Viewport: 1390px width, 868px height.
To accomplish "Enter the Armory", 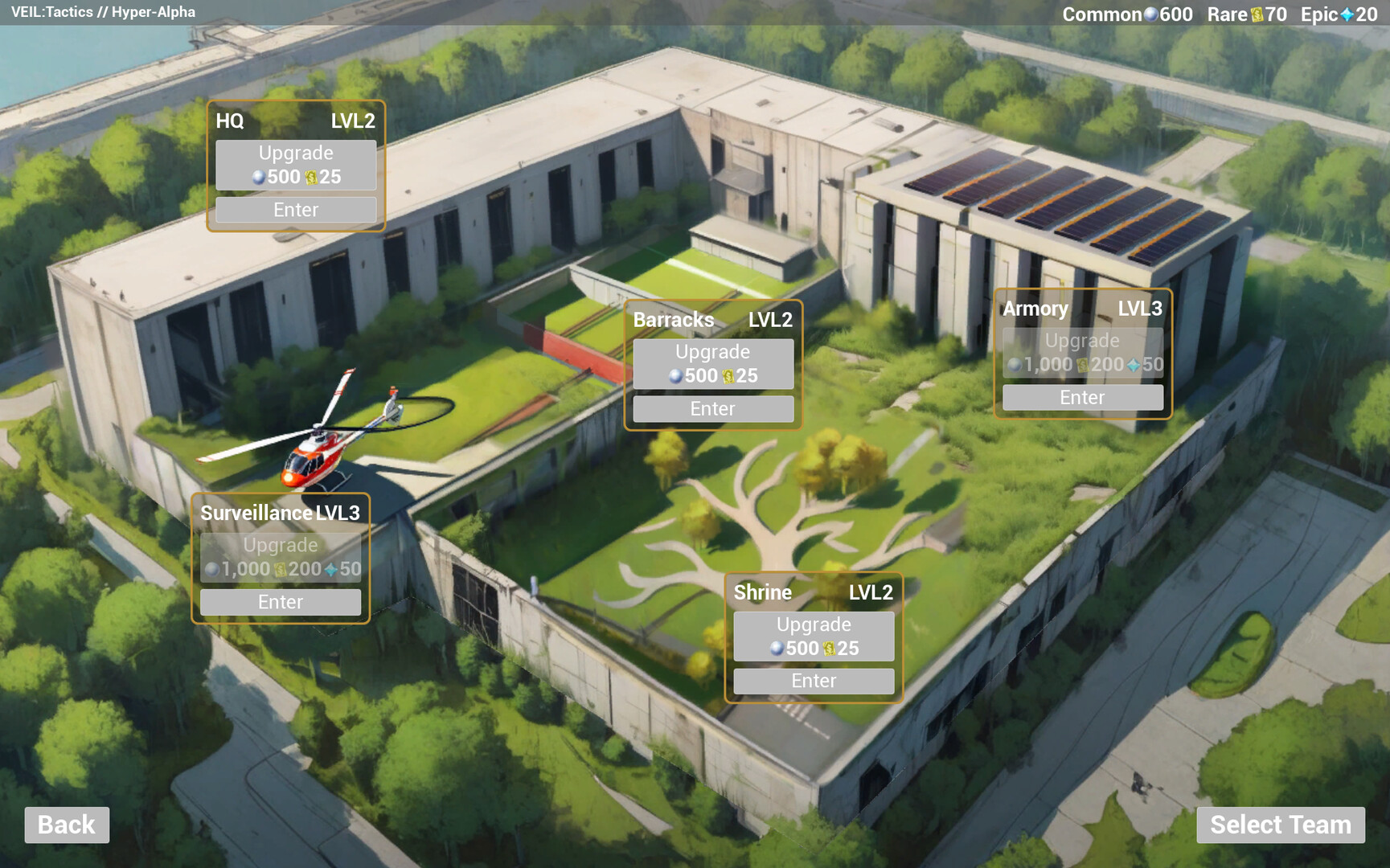I will click(x=1081, y=397).
